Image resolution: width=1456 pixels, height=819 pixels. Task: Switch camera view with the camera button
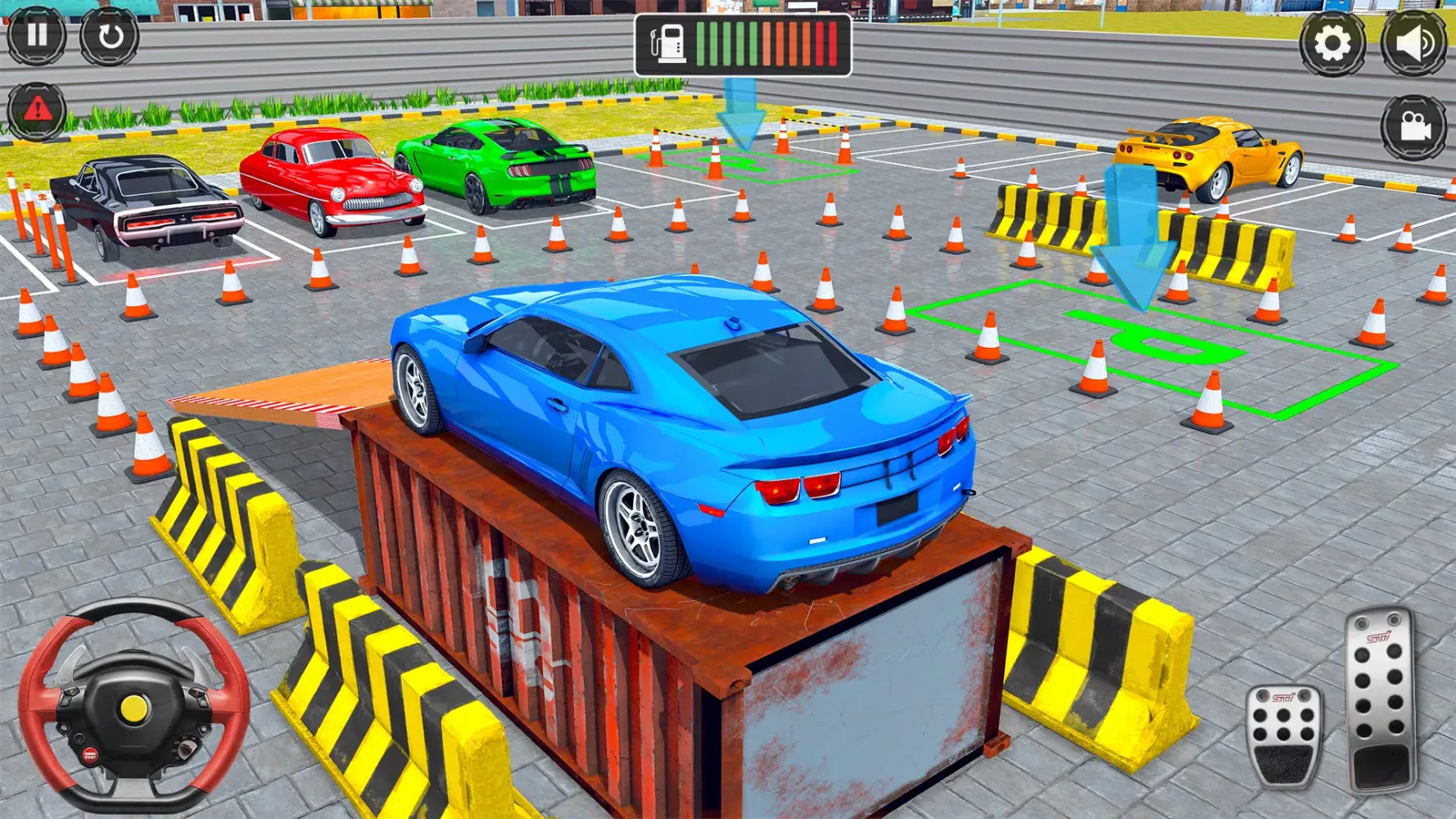(1414, 127)
